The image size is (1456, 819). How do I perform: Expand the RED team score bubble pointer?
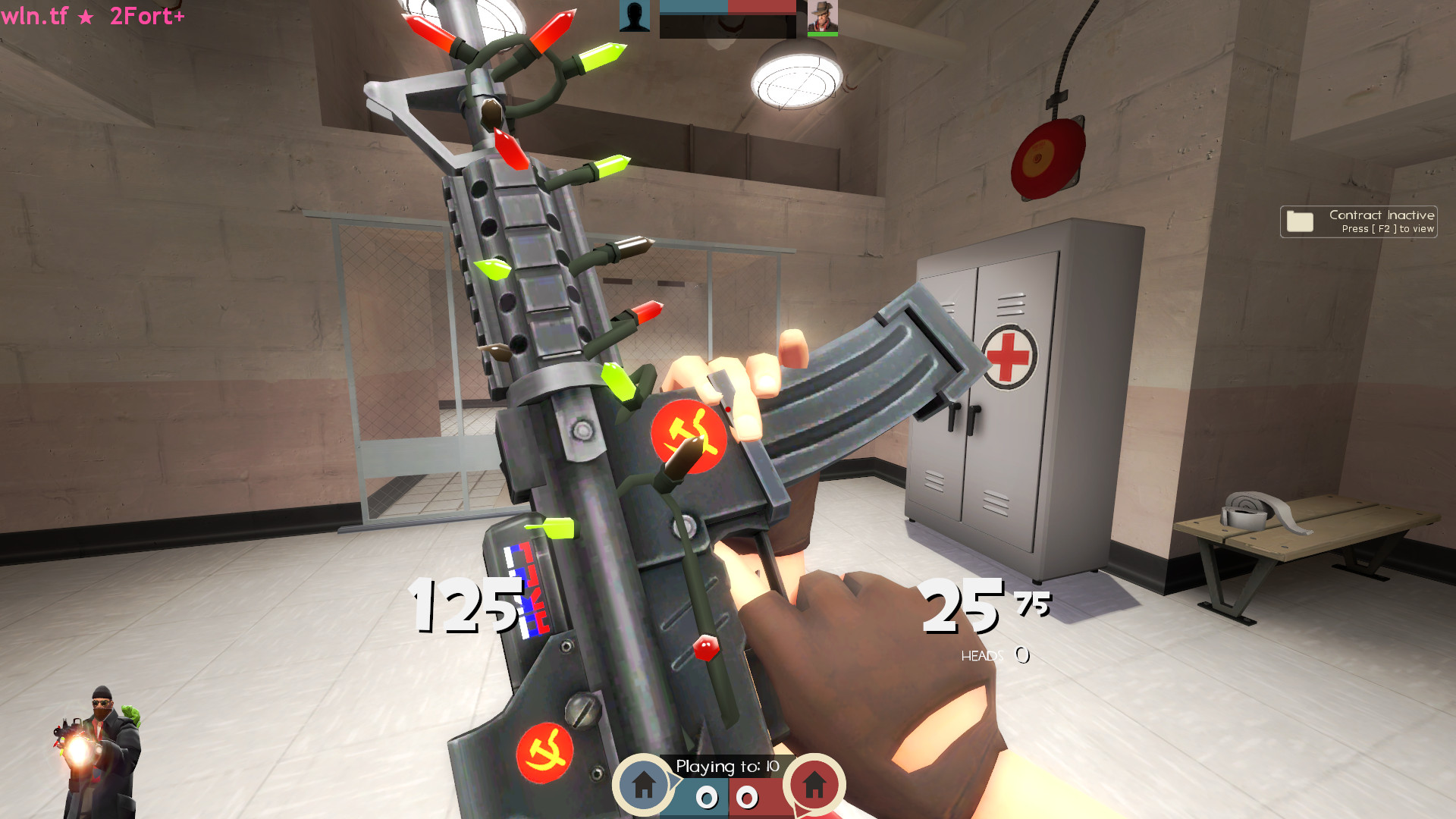(x=799, y=810)
